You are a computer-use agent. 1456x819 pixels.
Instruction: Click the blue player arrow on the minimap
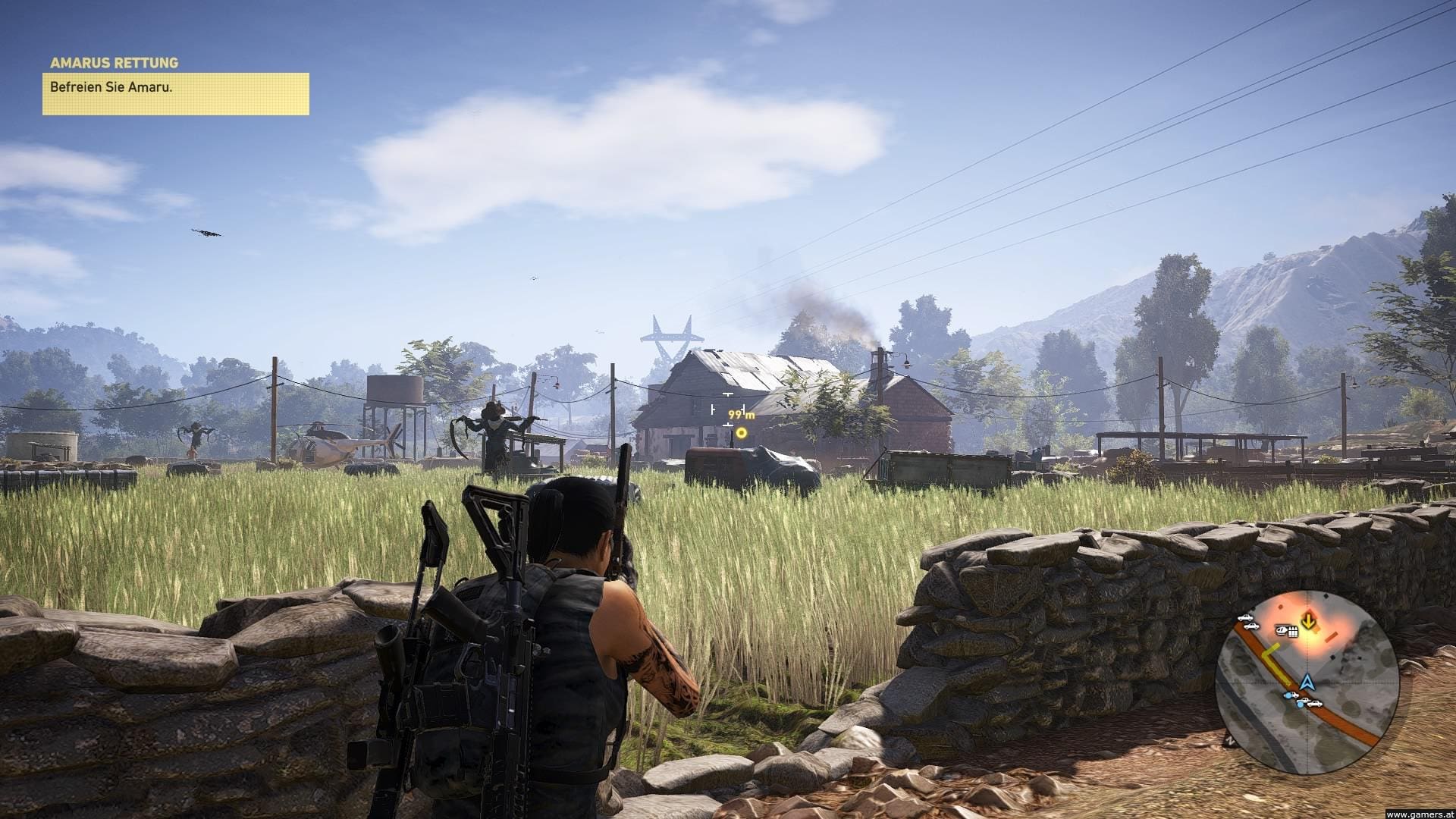click(1306, 682)
